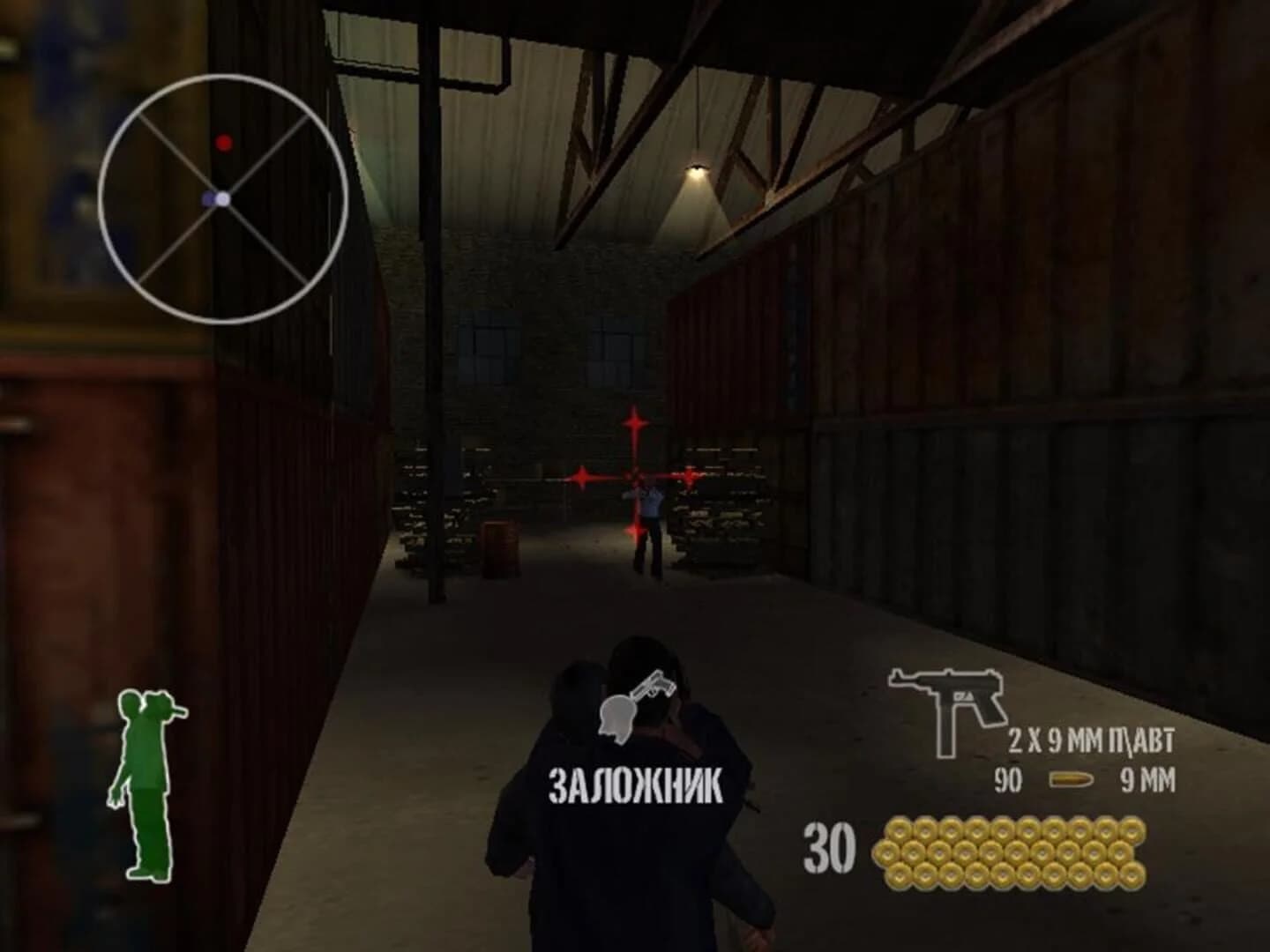This screenshot has height=952, width=1270.
Task: Select the green player figure silhouette
Action: click(144, 785)
